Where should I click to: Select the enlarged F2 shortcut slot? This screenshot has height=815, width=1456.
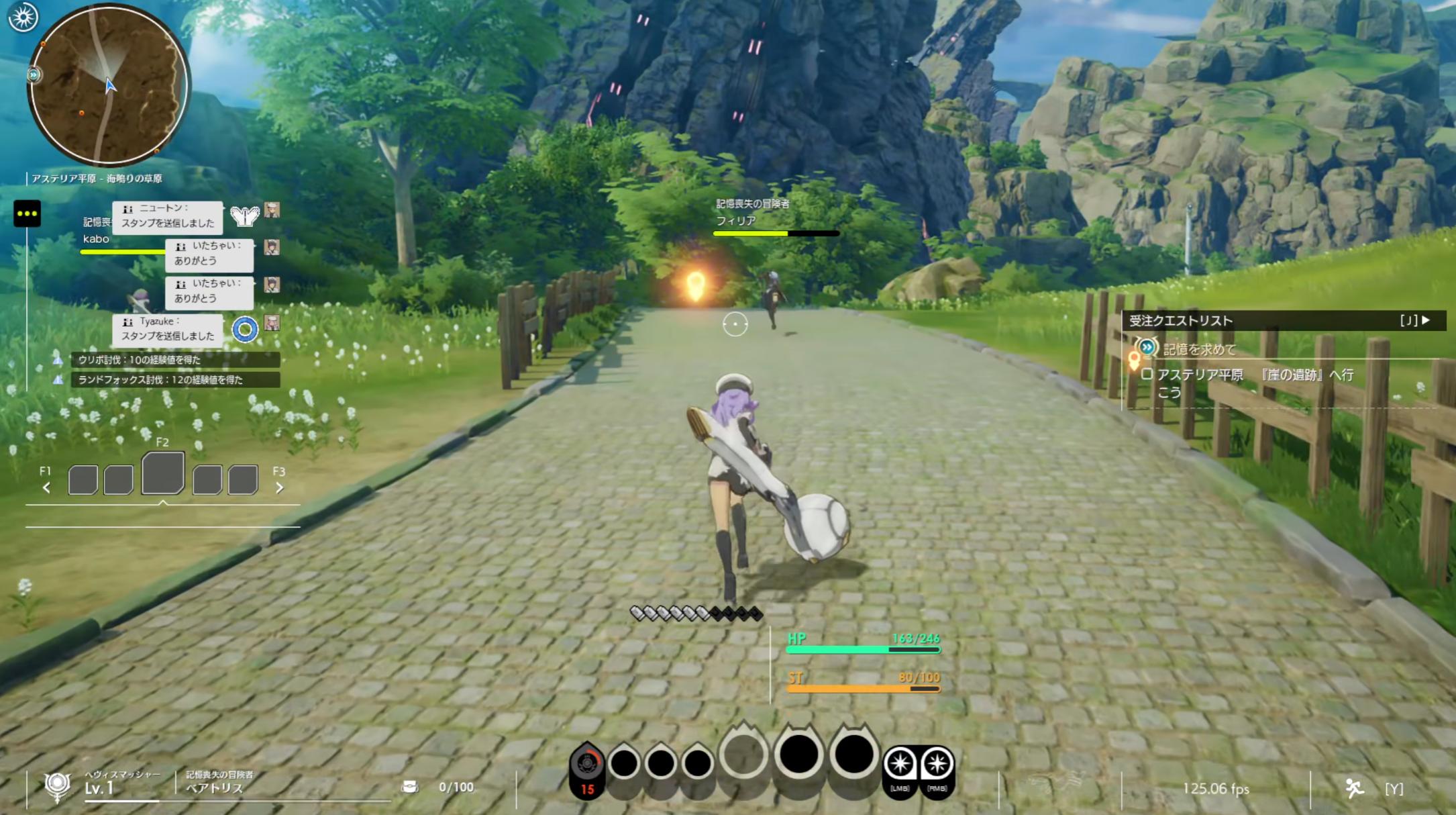click(162, 473)
